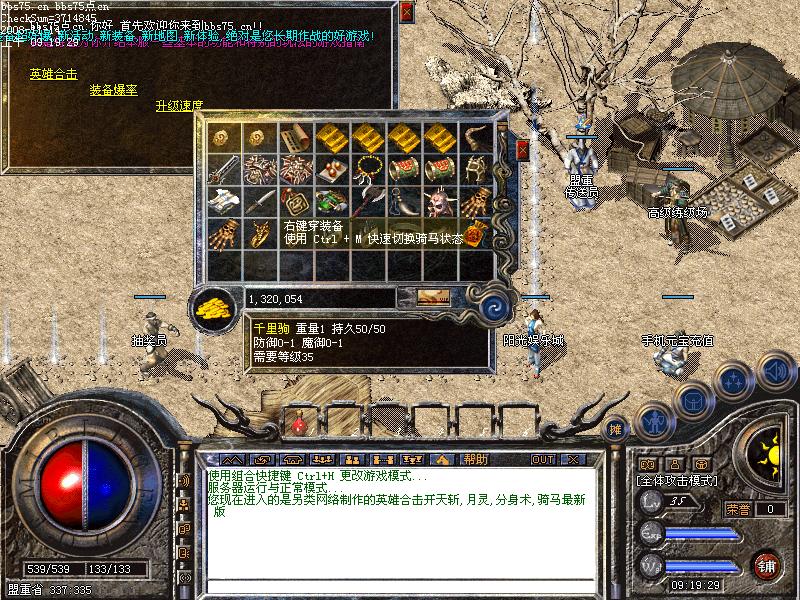
Task: Activate the blue swirl button on bag
Action: pos(492,305)
